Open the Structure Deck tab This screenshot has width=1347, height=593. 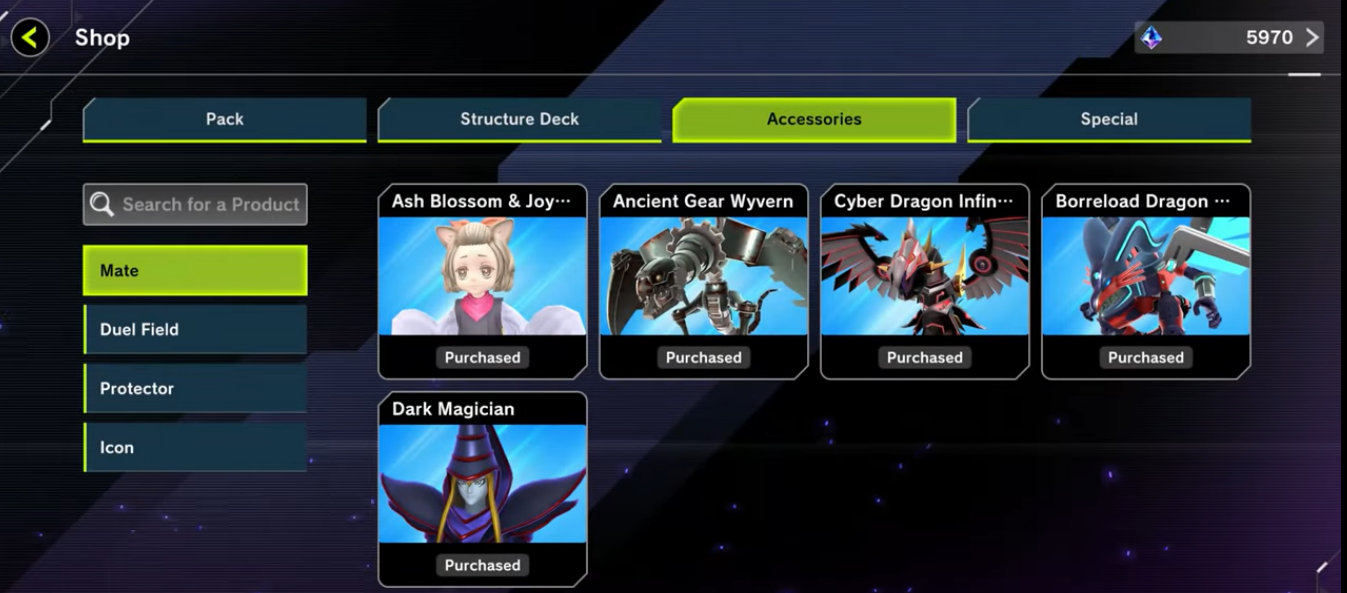[519, 119]
